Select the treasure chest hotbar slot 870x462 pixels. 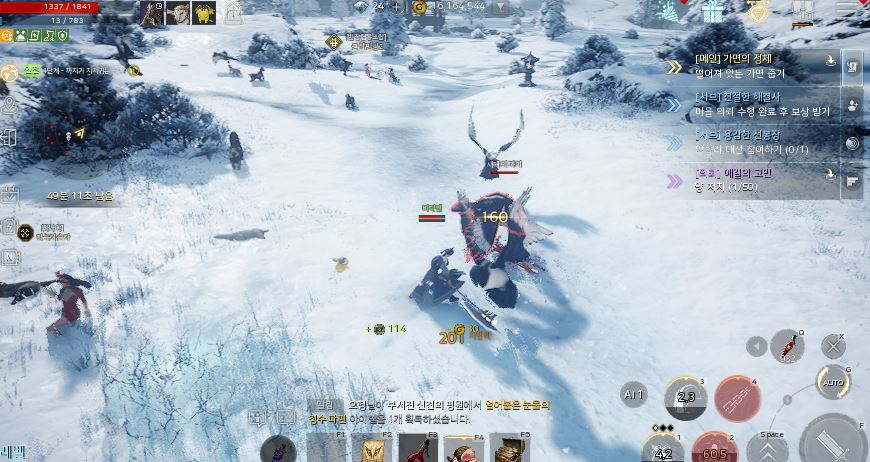(510, 448)
